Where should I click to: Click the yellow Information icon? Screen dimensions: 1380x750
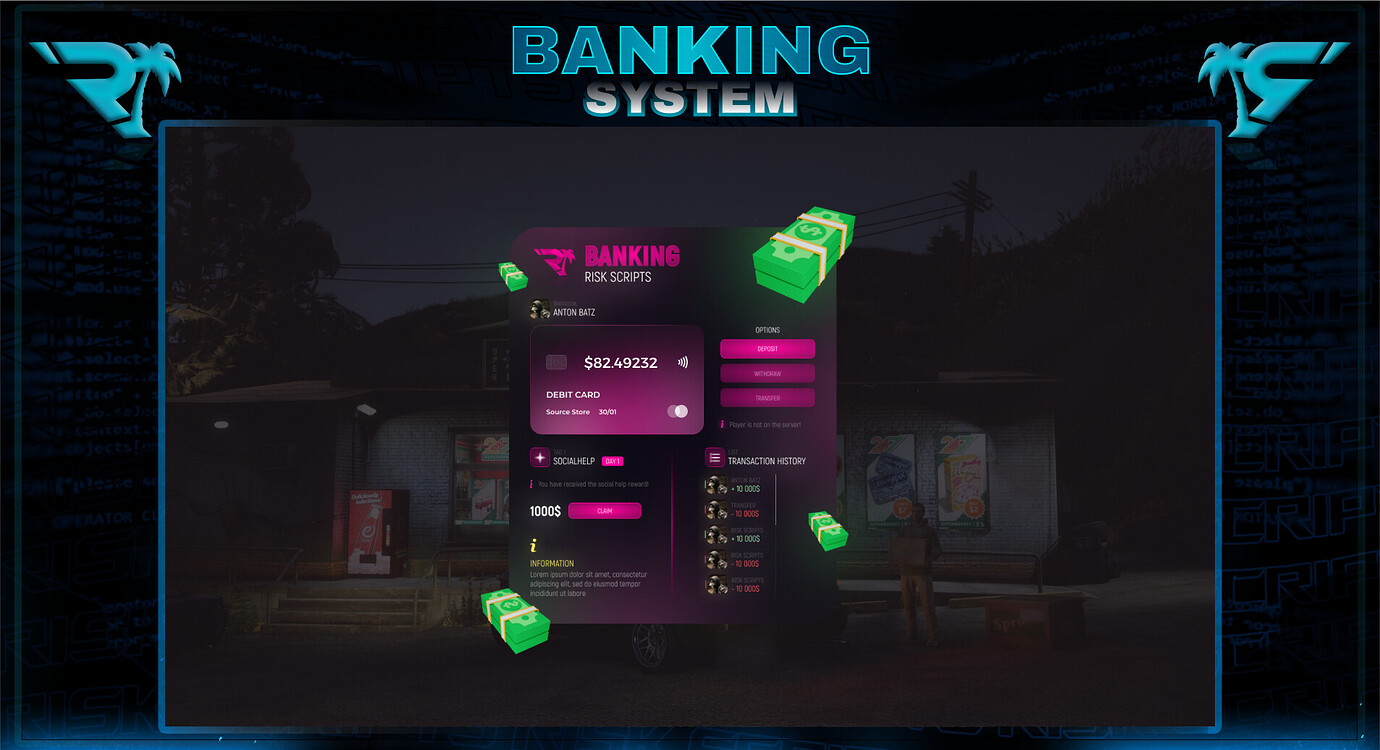tap(532, 545)
